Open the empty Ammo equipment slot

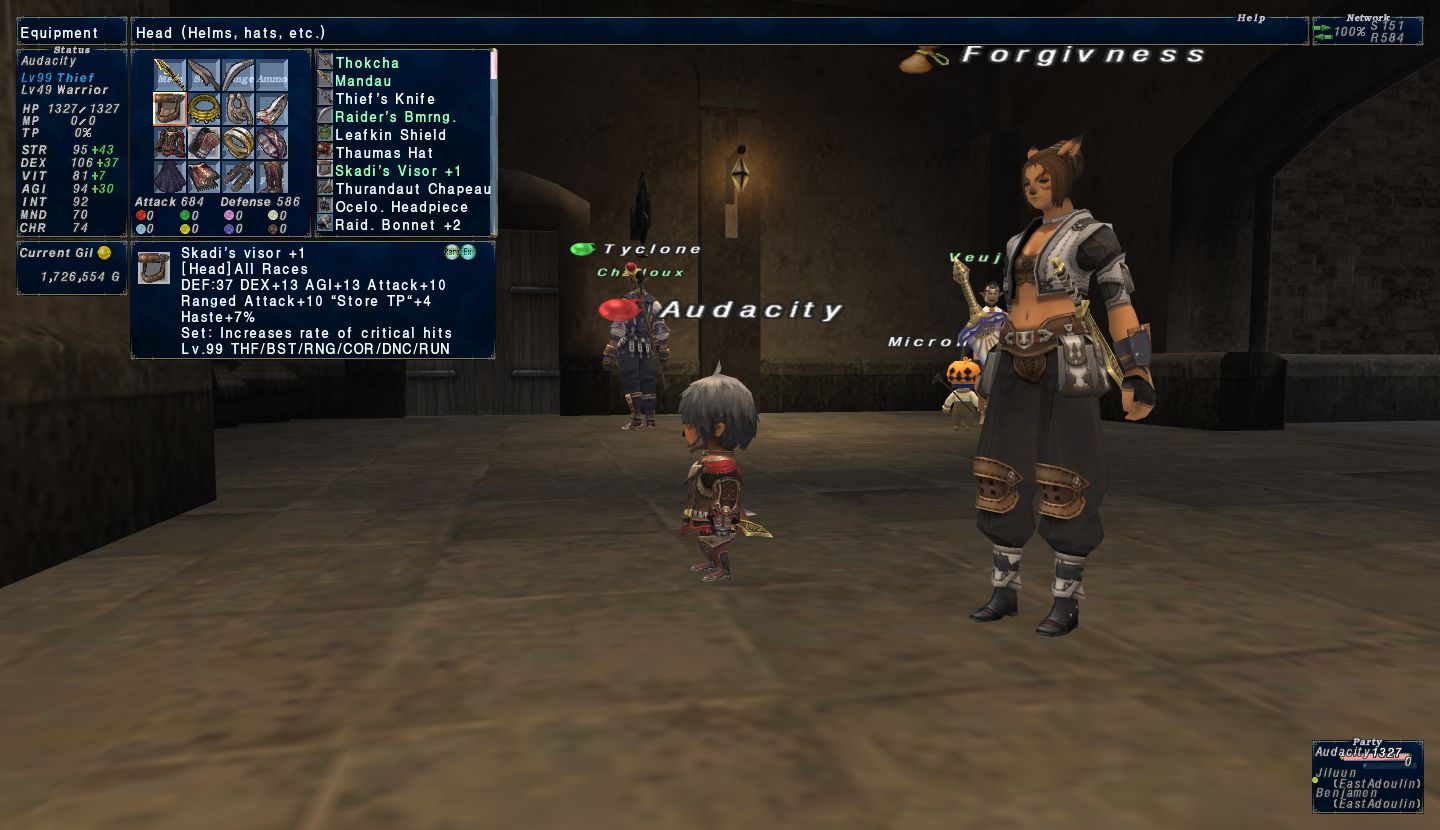272,75
